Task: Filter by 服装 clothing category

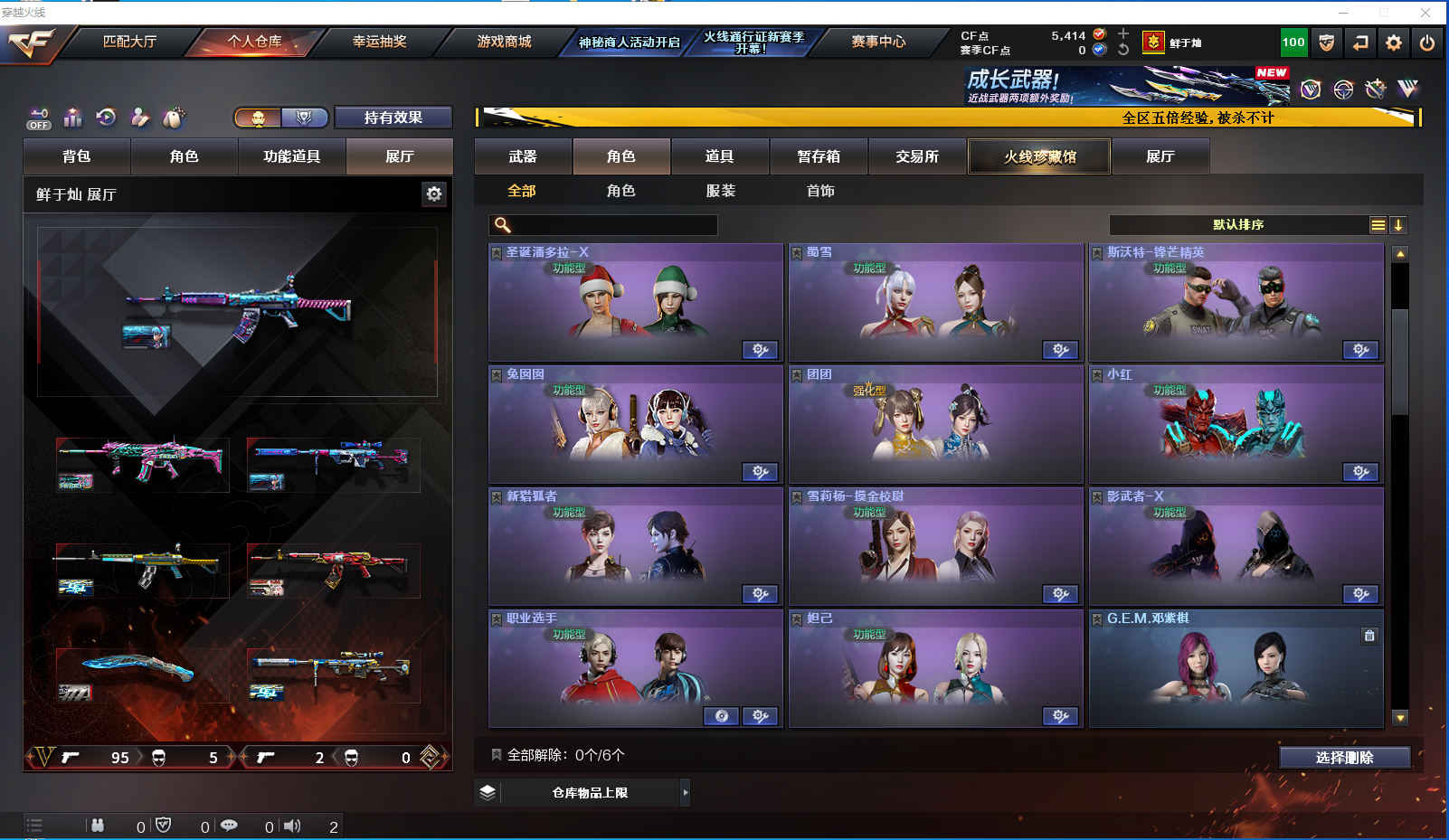Action: [x=721, y=191]
